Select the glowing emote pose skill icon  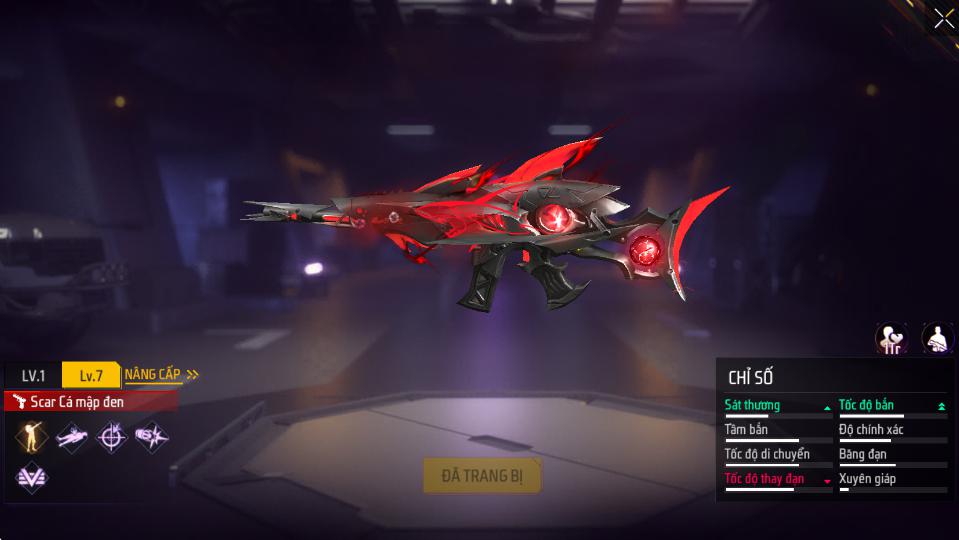(31, 436)
